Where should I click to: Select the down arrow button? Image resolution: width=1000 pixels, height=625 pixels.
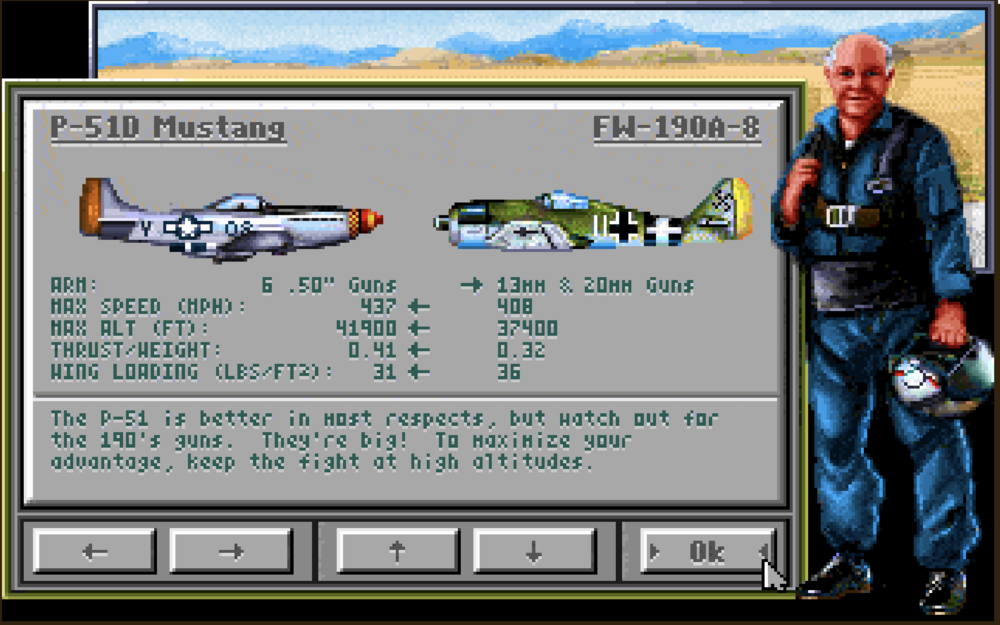[534, 551]
